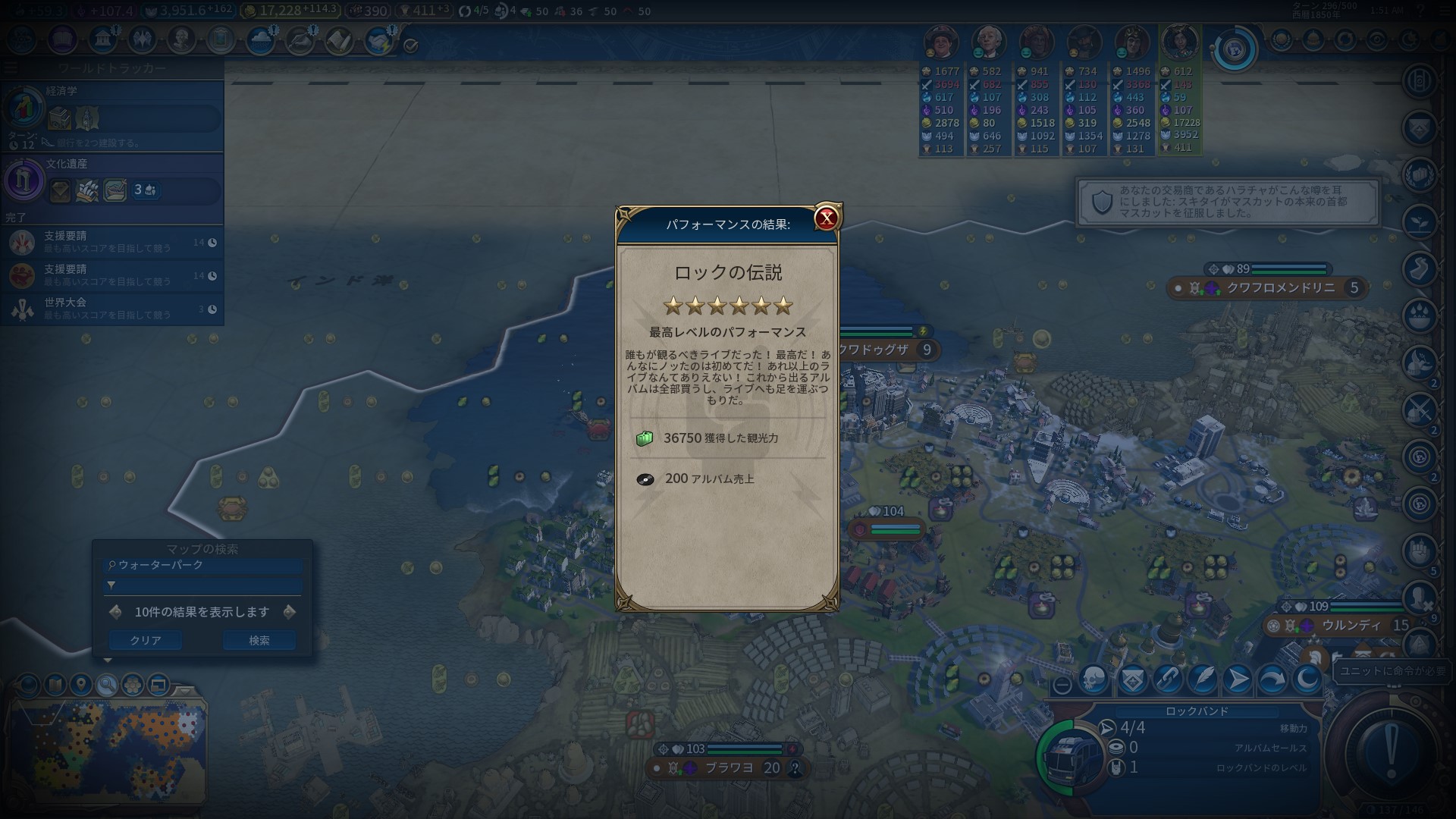Show the next map search result
This screenshot has height=819, width=1456.
tap(289, 612)
